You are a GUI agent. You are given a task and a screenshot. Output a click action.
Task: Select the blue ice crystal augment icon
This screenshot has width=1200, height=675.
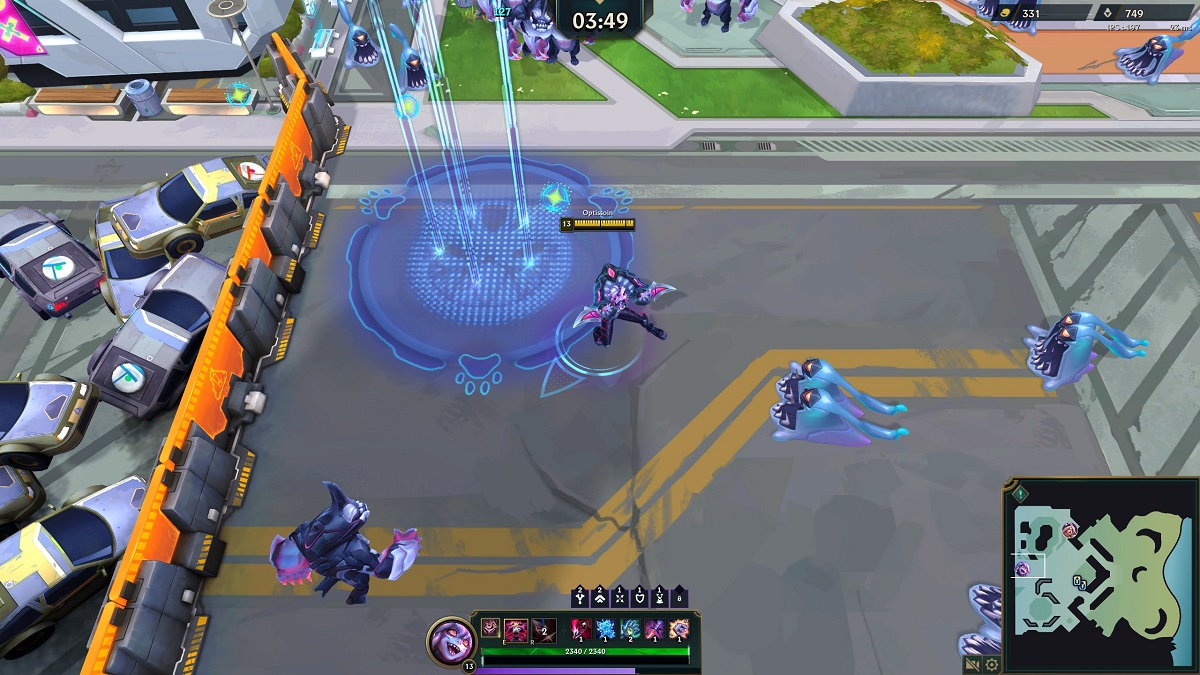pos(606,629)
